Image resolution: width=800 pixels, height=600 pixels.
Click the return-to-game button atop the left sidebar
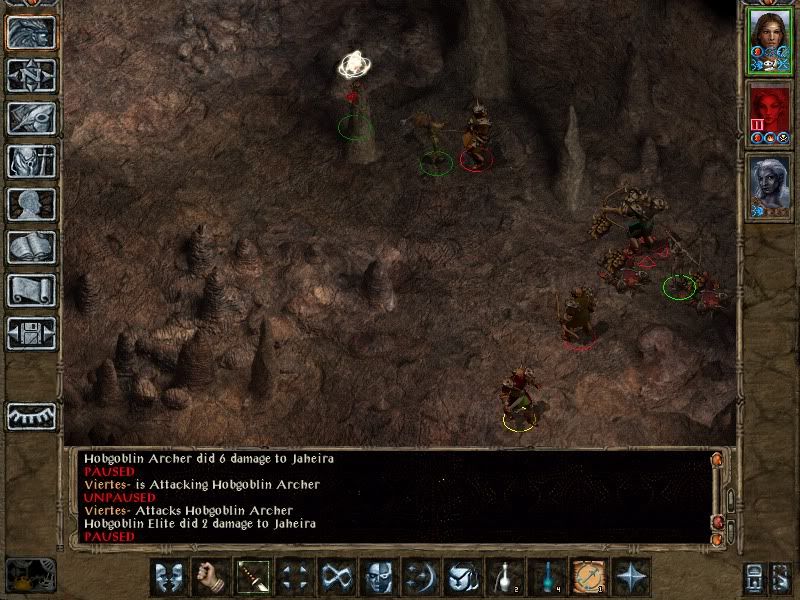coord(31,32)
